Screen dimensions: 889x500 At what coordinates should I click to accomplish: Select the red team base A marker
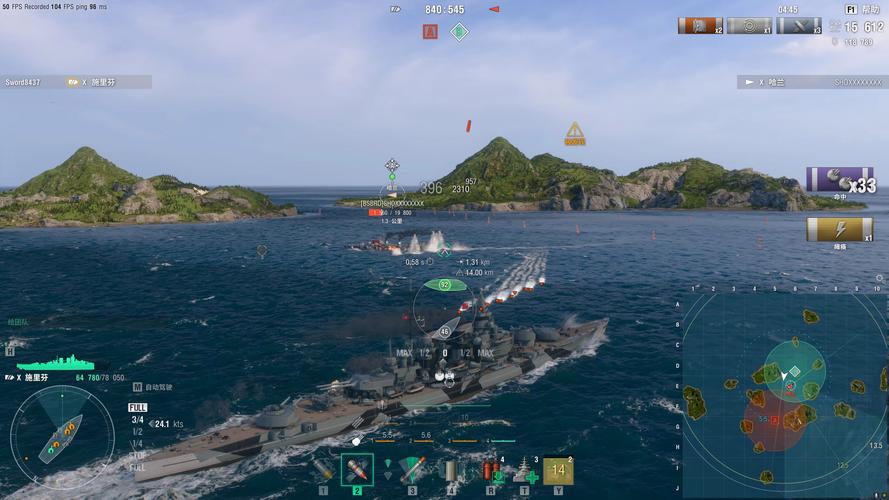click(431, 32)
